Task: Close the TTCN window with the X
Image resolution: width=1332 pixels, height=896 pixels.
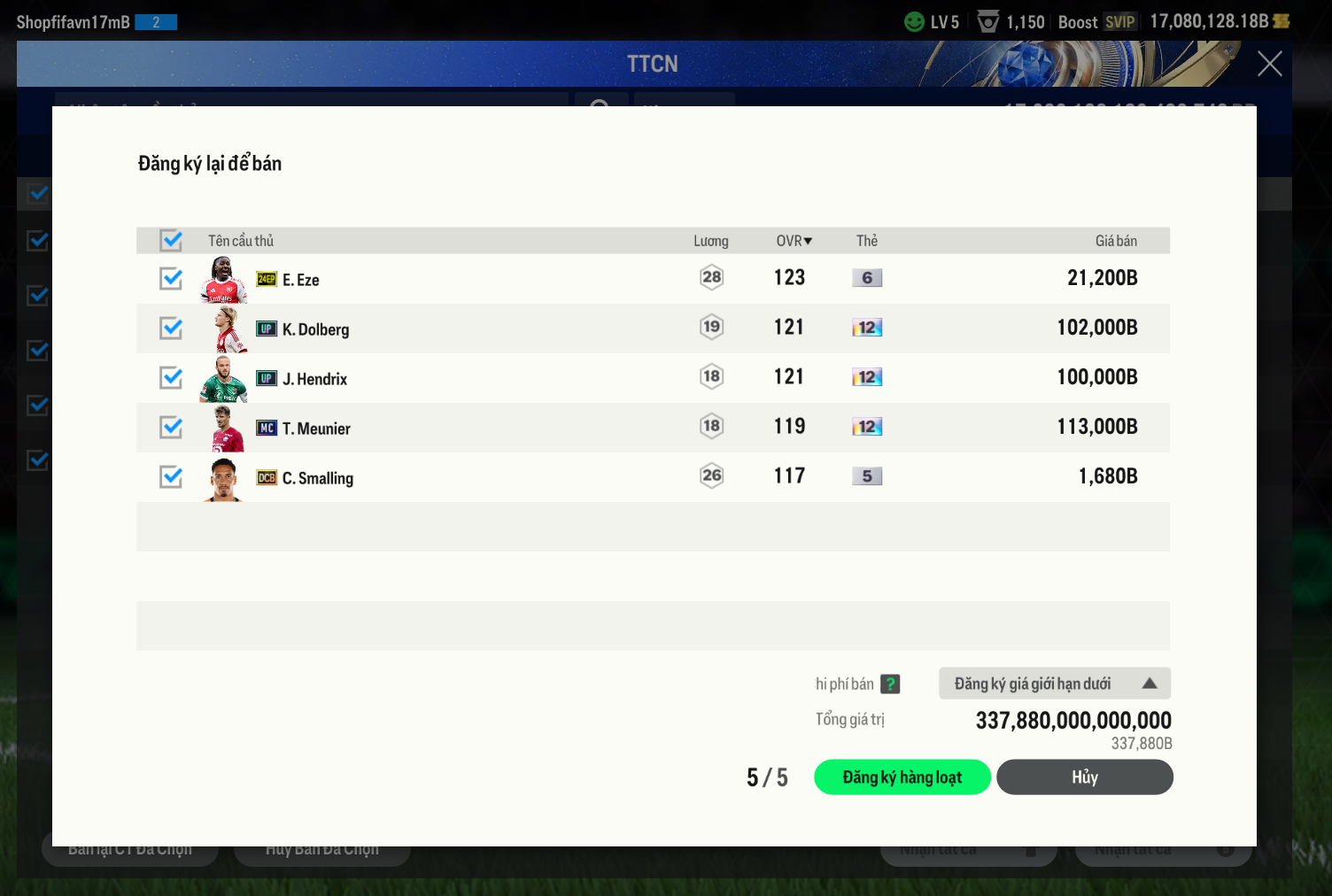Action: pyautogui.click(x=1269, y=64)
